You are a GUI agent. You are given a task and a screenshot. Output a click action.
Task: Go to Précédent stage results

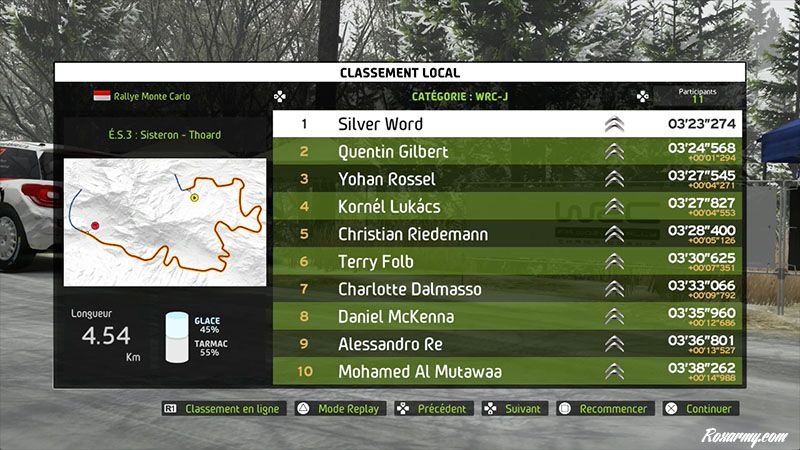434,408
